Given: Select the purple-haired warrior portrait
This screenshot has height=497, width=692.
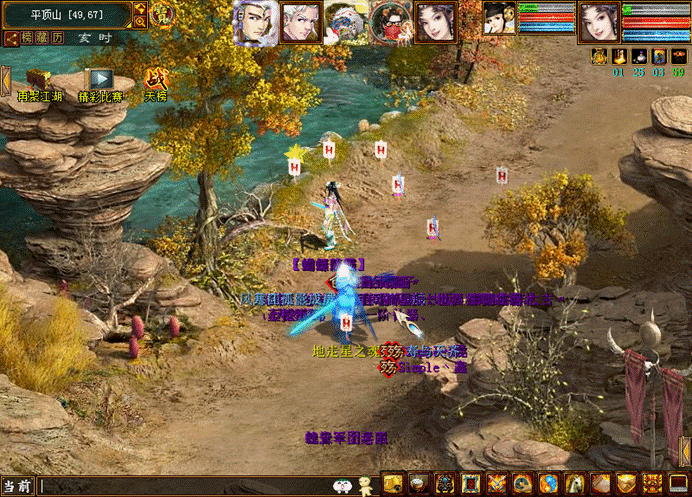Looking at the screenshot, I should 256,21.
